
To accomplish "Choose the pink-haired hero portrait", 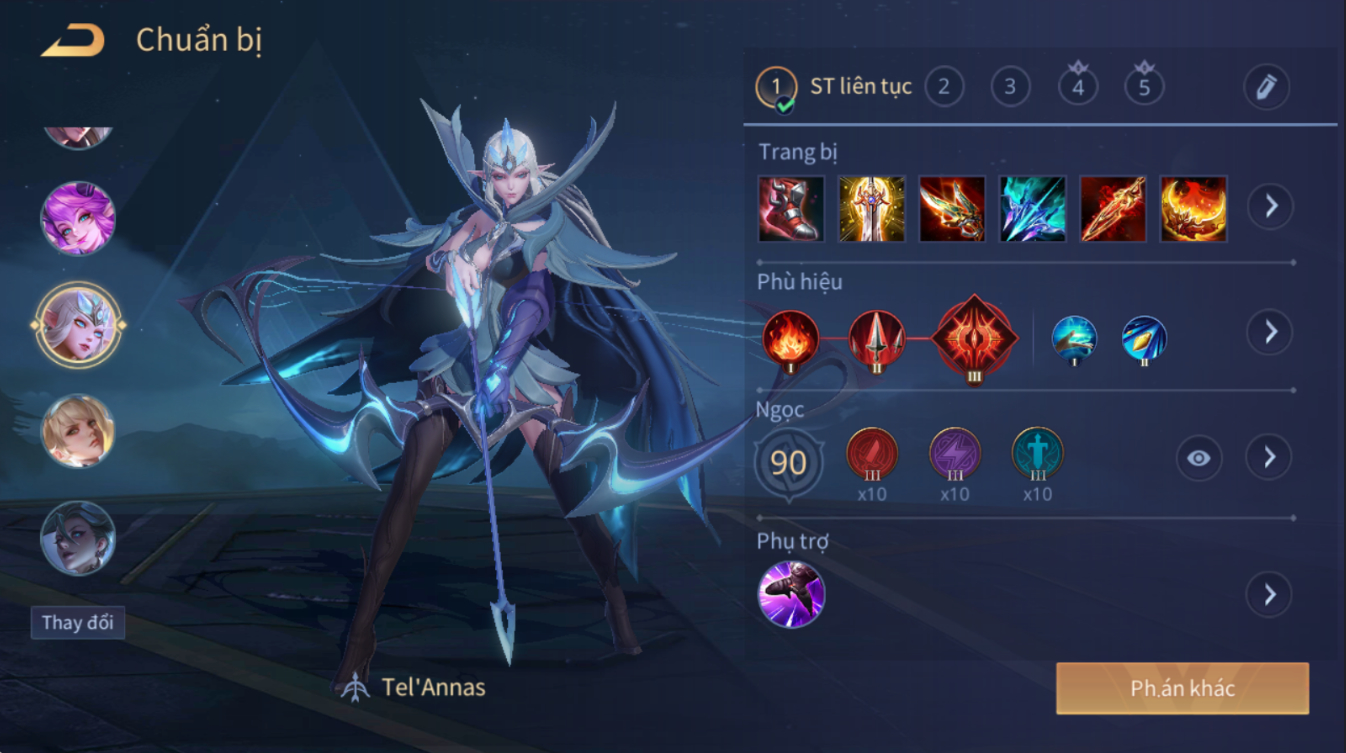I will [78, 219].
